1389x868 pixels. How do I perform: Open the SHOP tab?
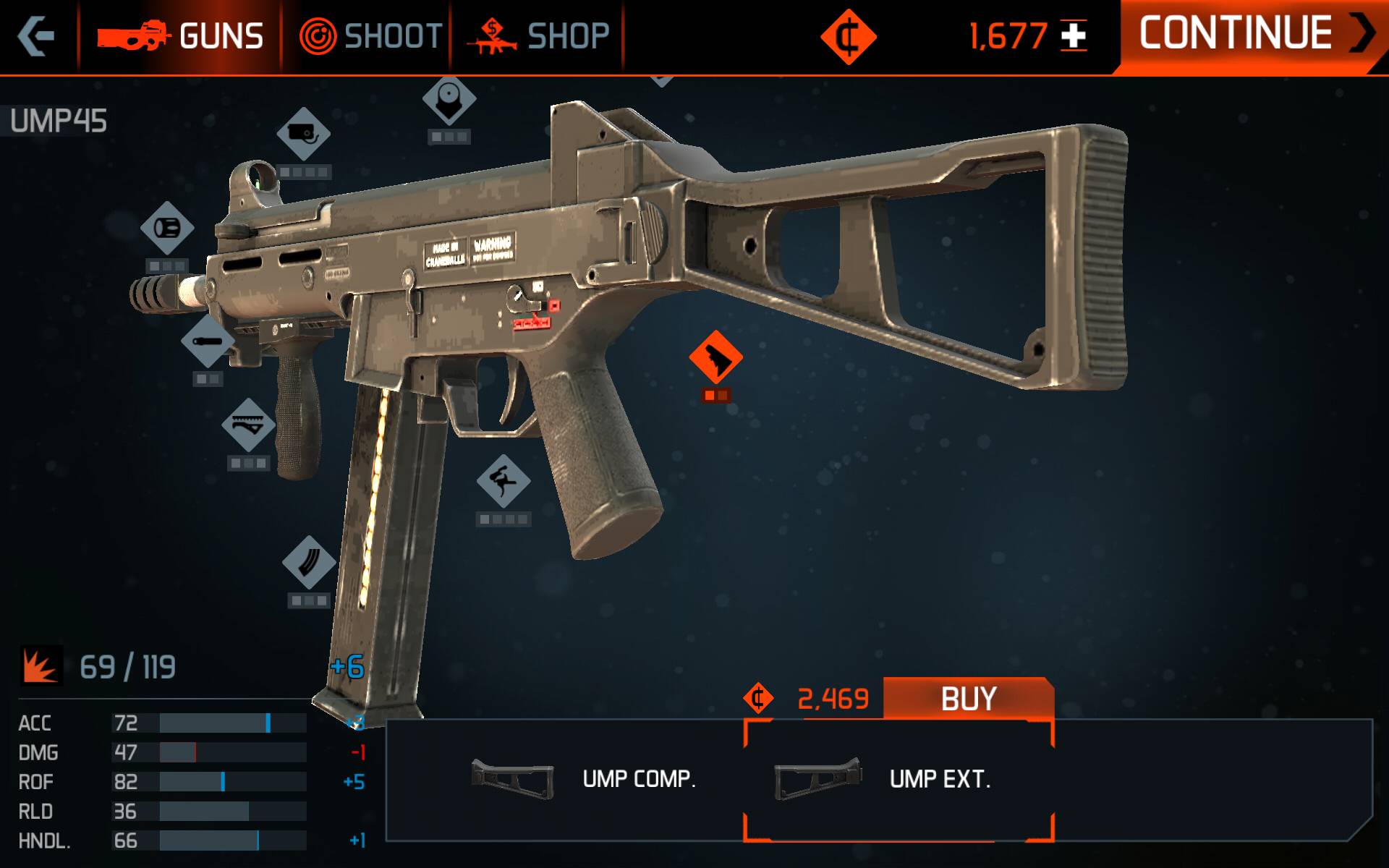539,36
